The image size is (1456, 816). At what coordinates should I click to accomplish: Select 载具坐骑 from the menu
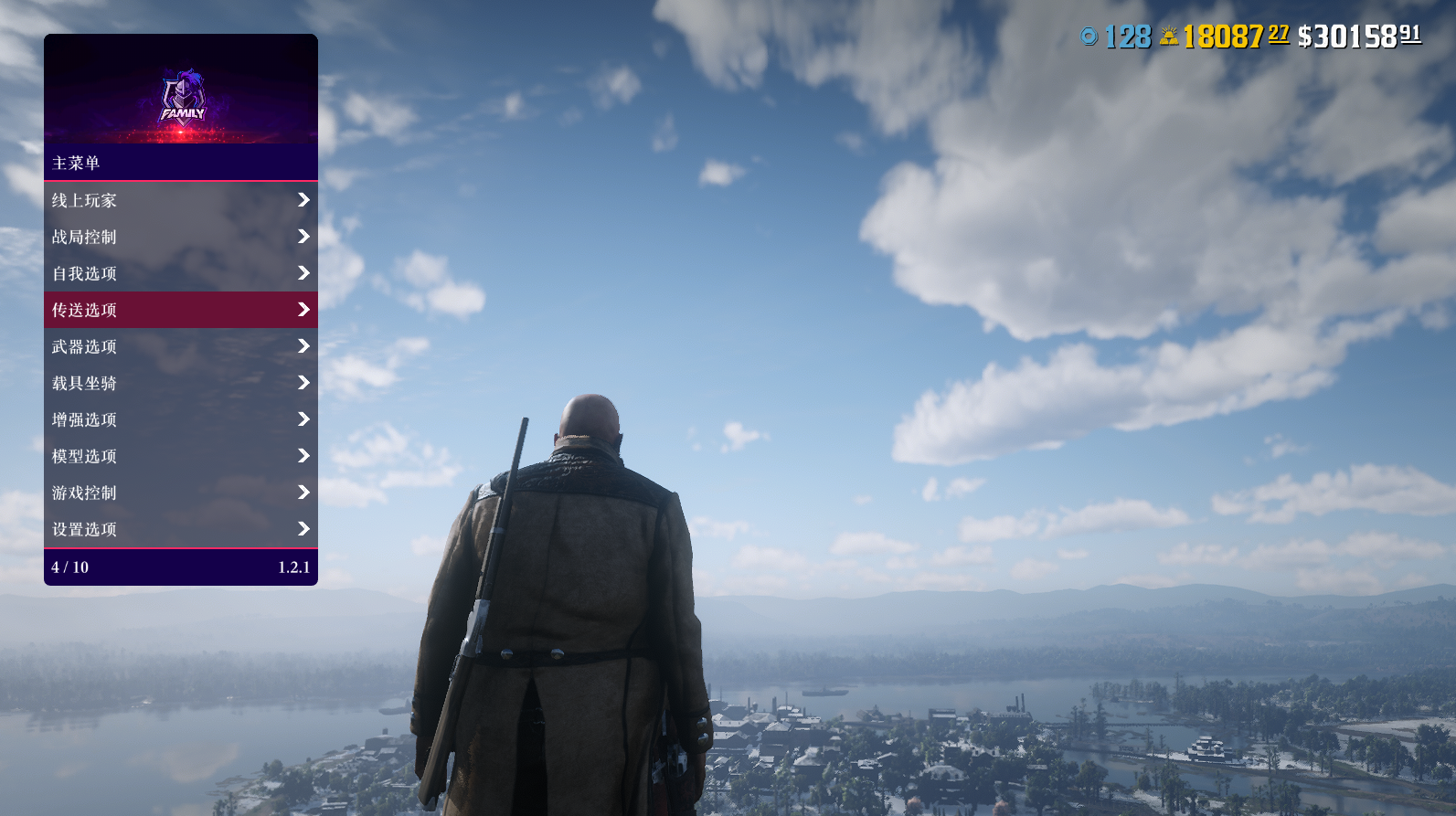pyautogui.click(x=180, y=383)
